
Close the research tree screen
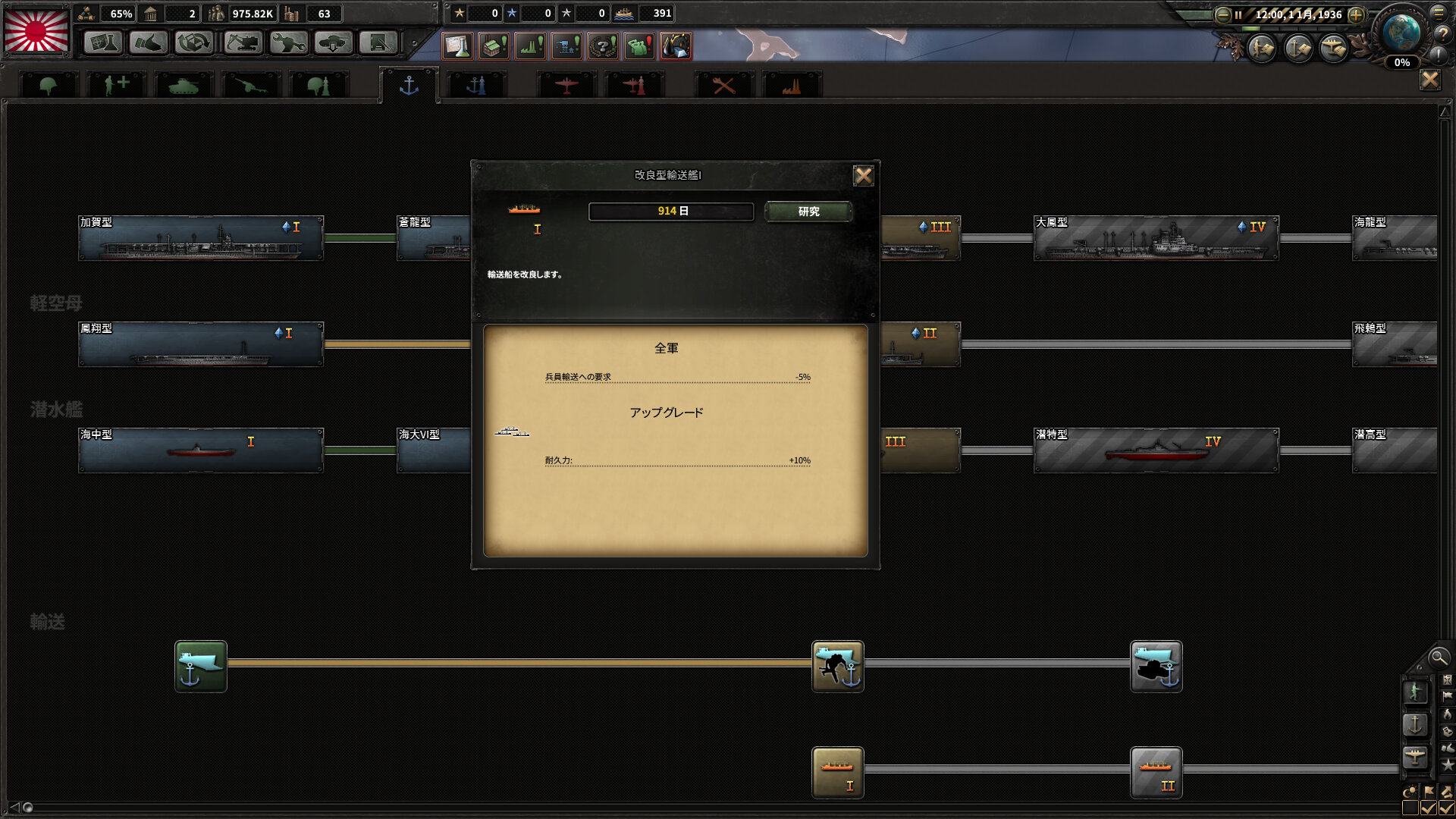pyautogui.click(x=1429, y=80)
